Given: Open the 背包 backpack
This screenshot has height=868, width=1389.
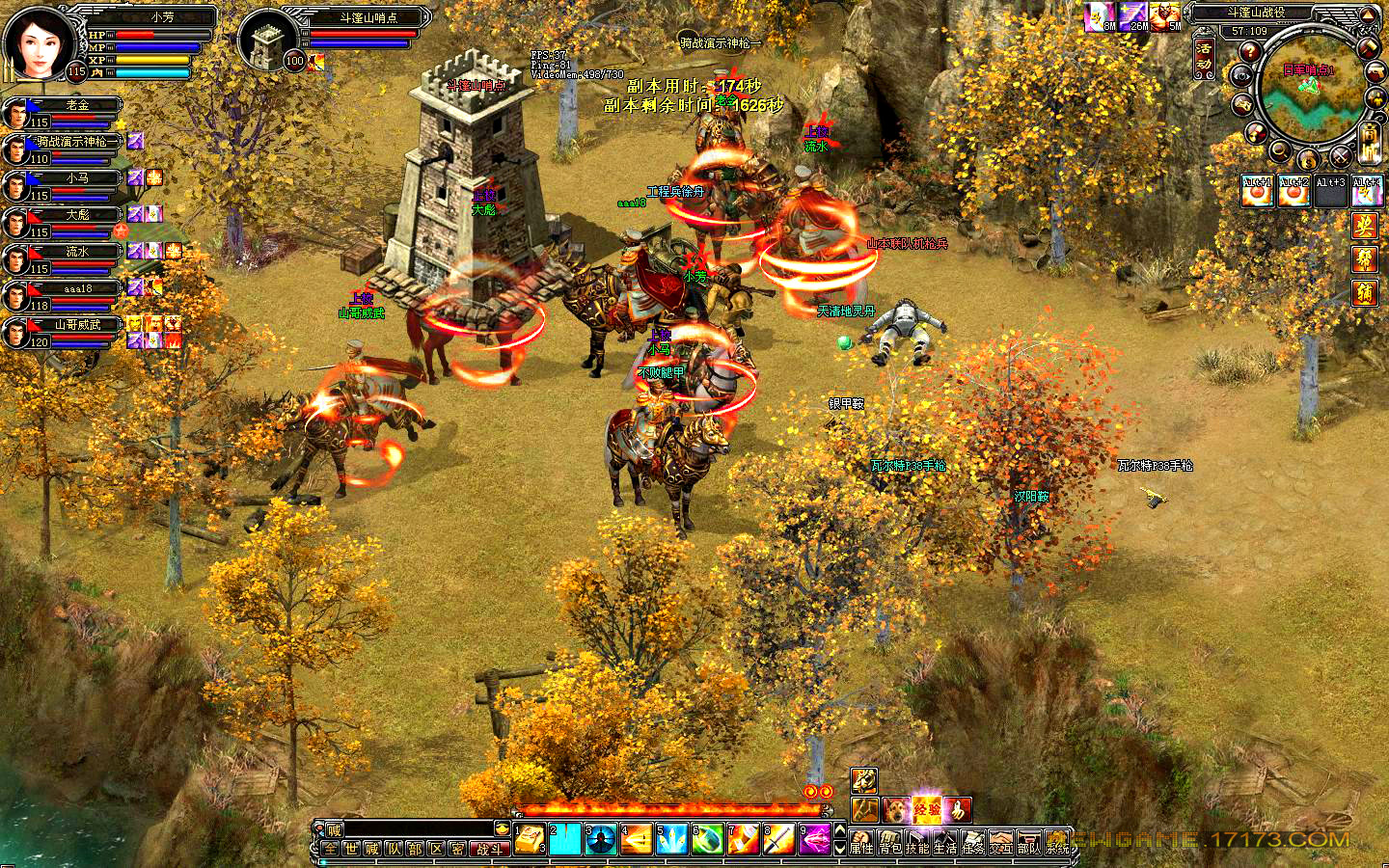Looking at the screenshot, I should coord(890,843).
